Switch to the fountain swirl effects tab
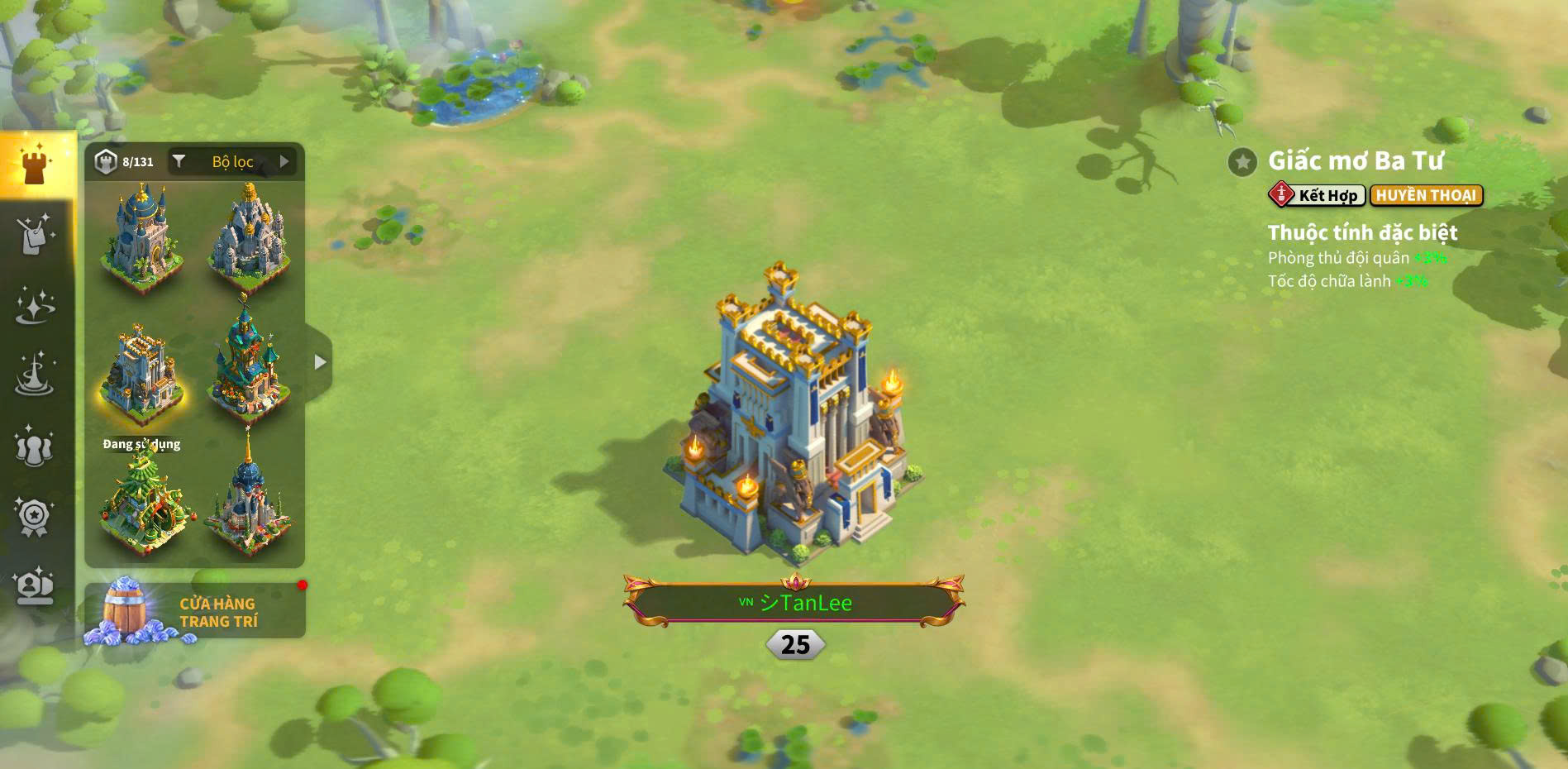1568x769 pixels. click(x=35, y=375)
